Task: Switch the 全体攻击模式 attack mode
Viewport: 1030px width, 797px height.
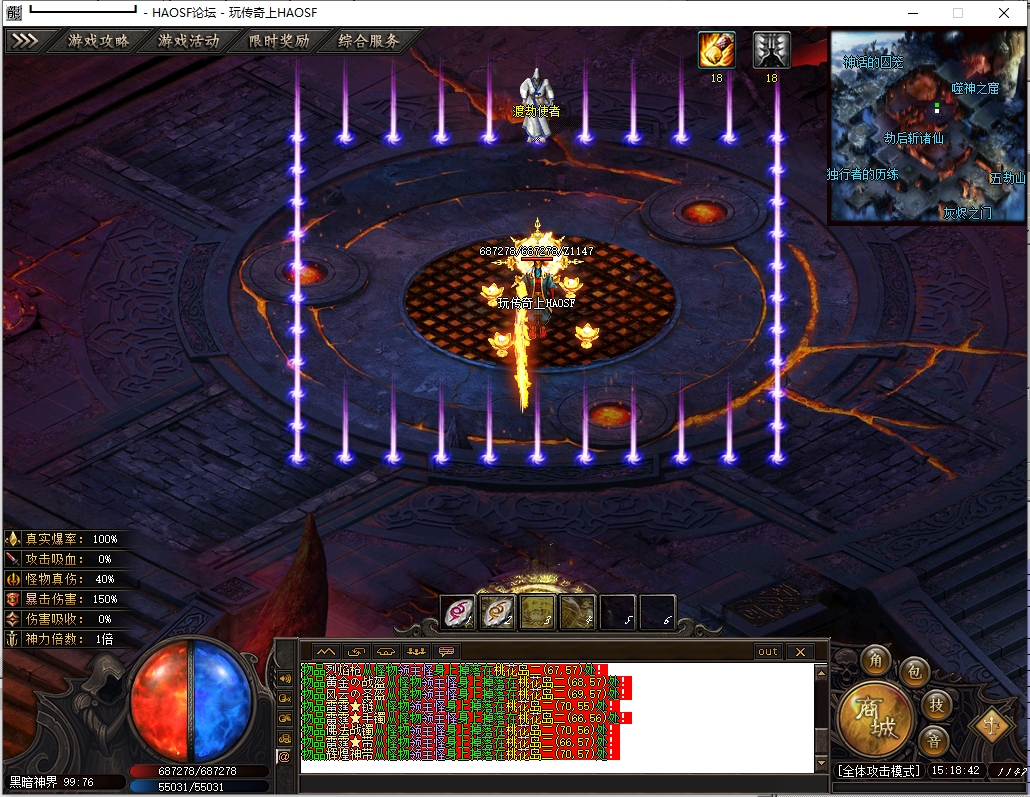Action: coord(878,771)
